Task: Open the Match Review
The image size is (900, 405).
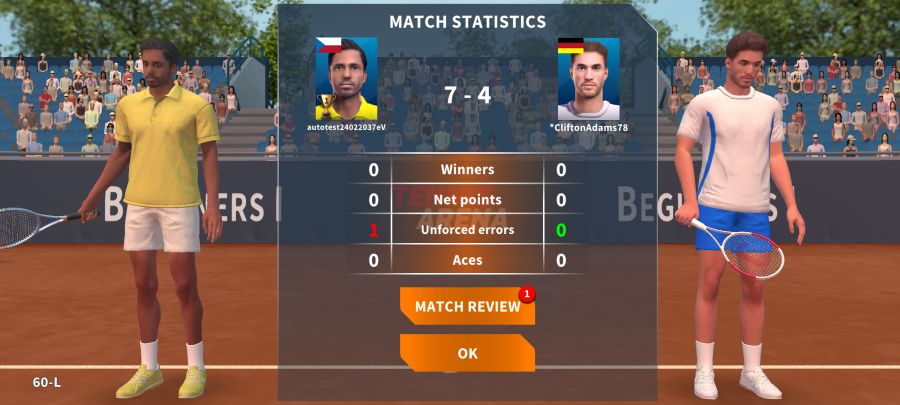Action: point(467,307)
